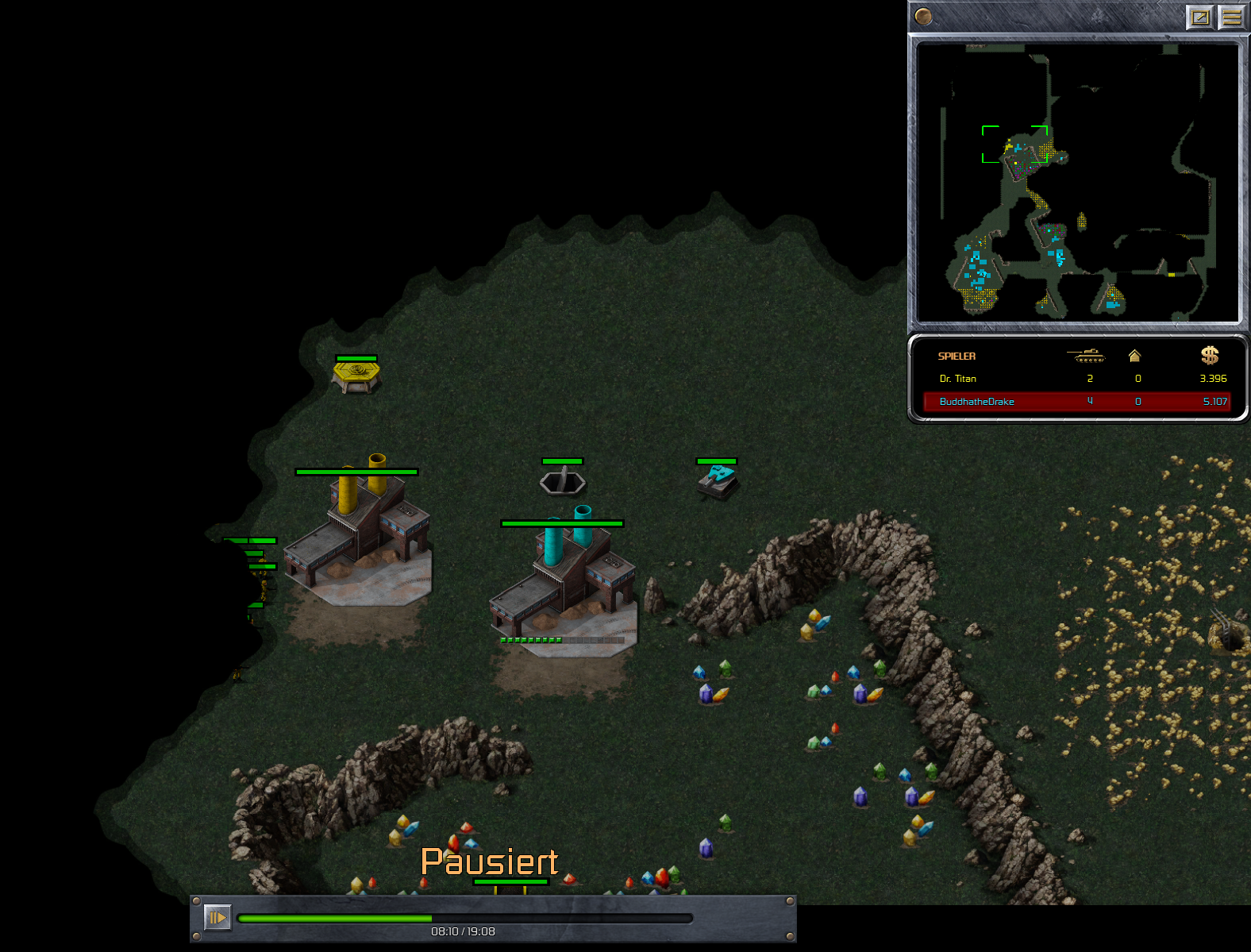Open the three-line menu button
This screenshot has width=1251, height=952.
(x=1231, y=17)
